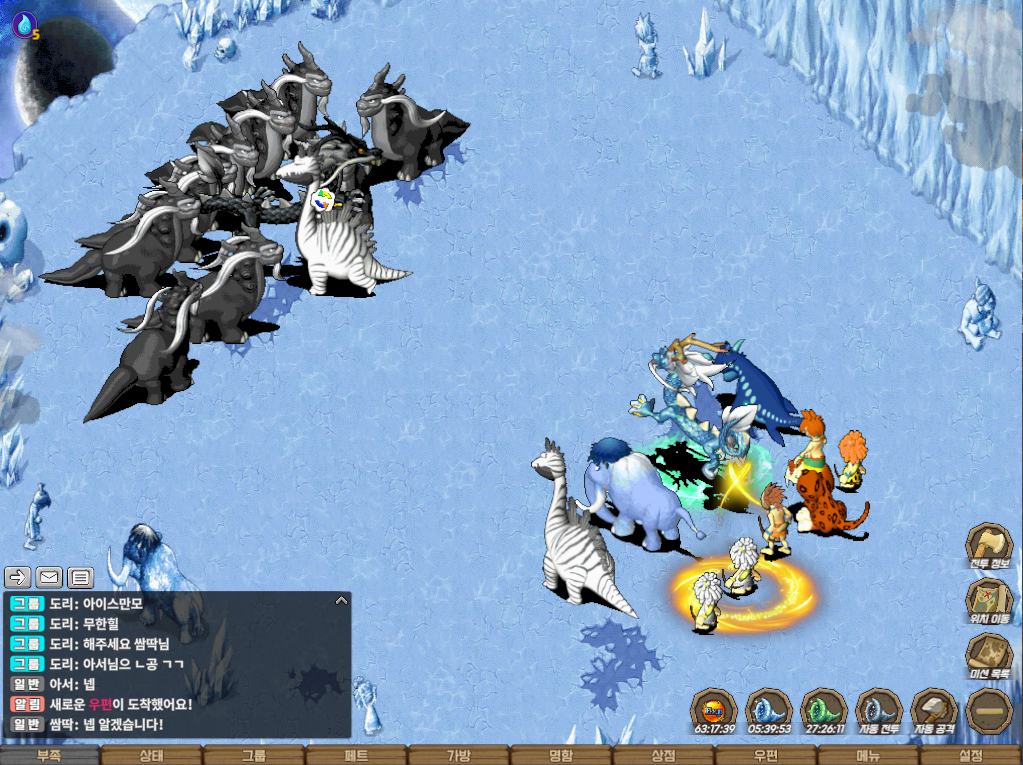Open the 부족 (tribe) tab
This screenshot has width=1023, height=765.
50,755
